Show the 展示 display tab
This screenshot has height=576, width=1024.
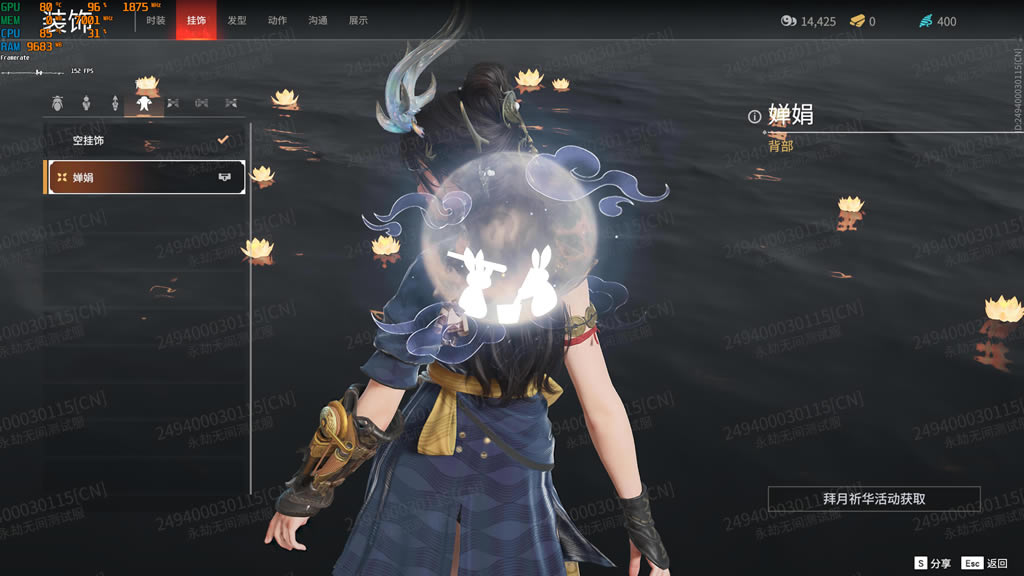358,20
